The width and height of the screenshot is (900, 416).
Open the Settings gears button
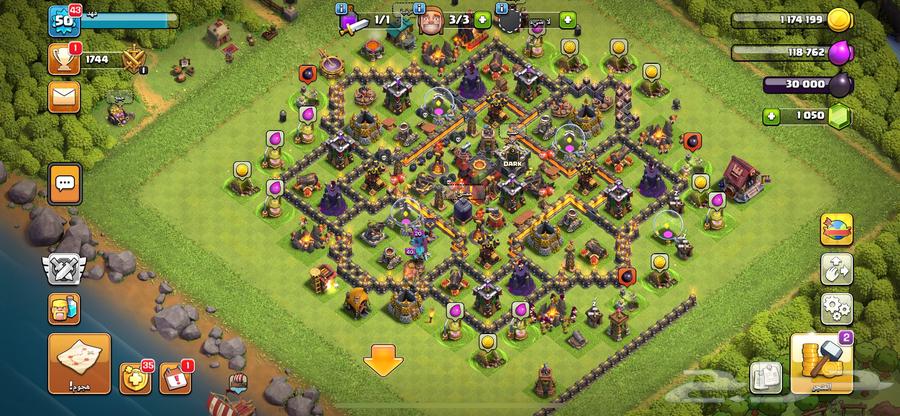pos(835,309)
